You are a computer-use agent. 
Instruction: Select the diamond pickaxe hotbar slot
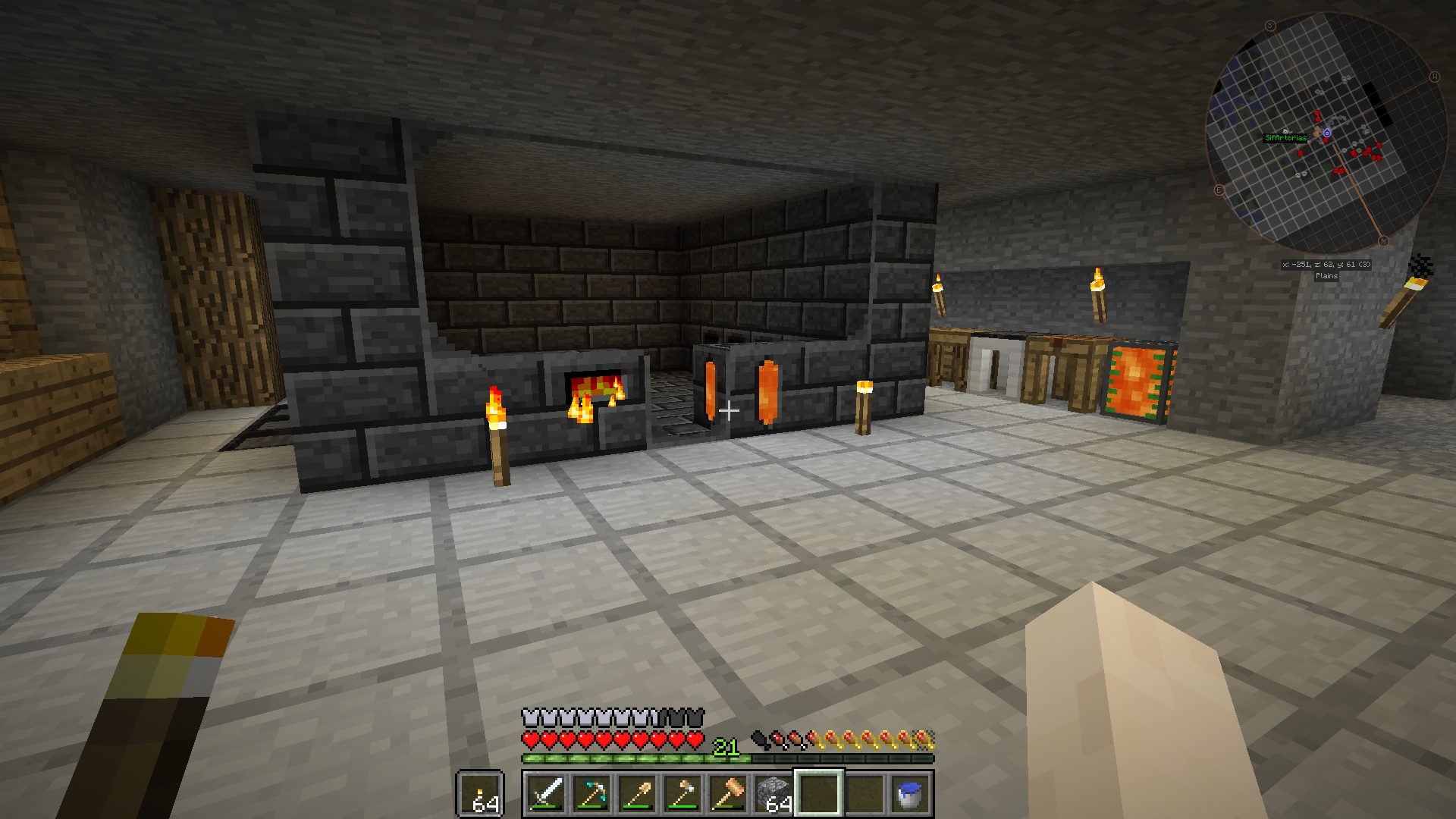[x=591, y=793]
